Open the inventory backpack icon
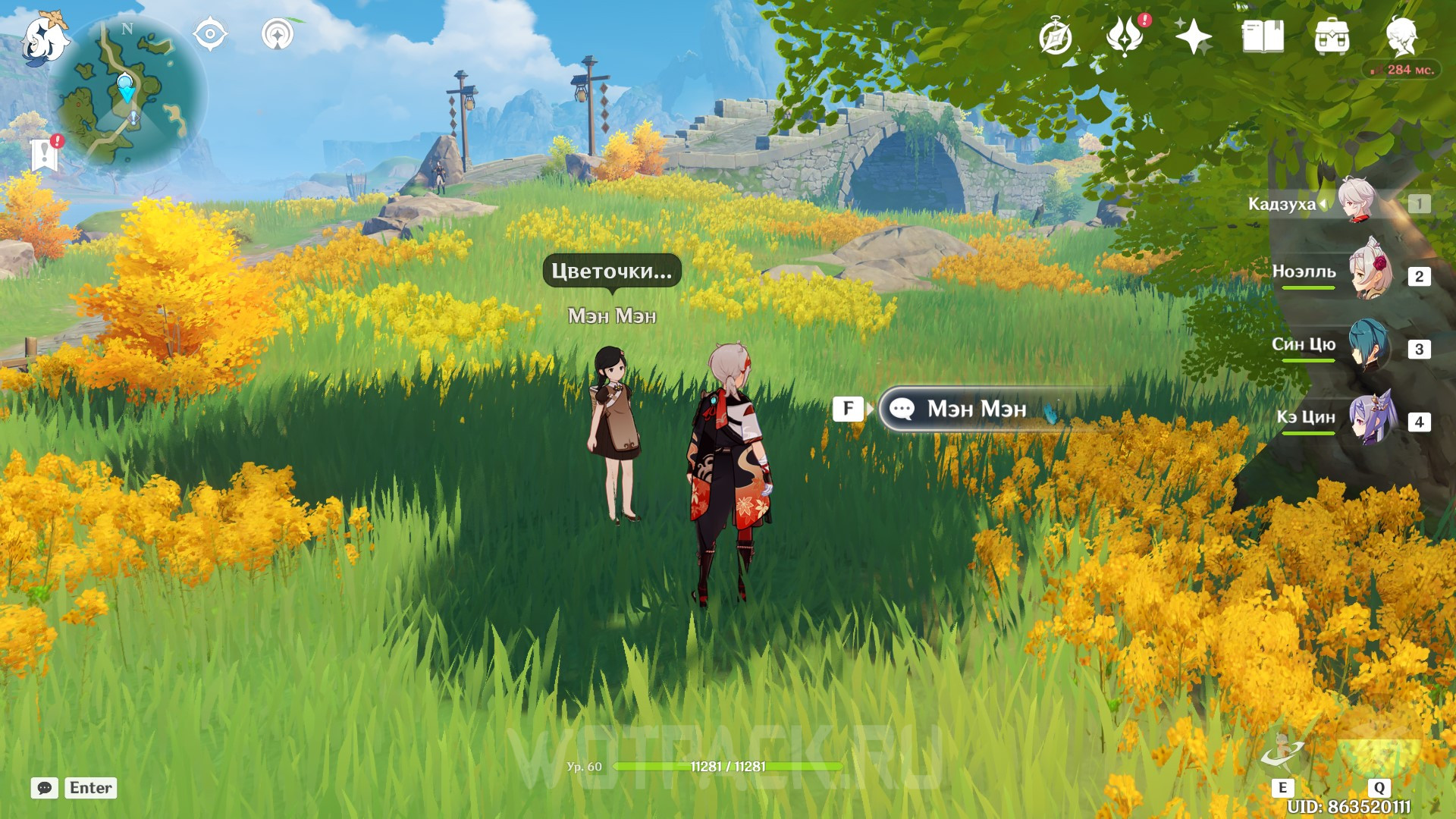The width and height of the screenshot is (1456, 819). (x=1332, y=36)
